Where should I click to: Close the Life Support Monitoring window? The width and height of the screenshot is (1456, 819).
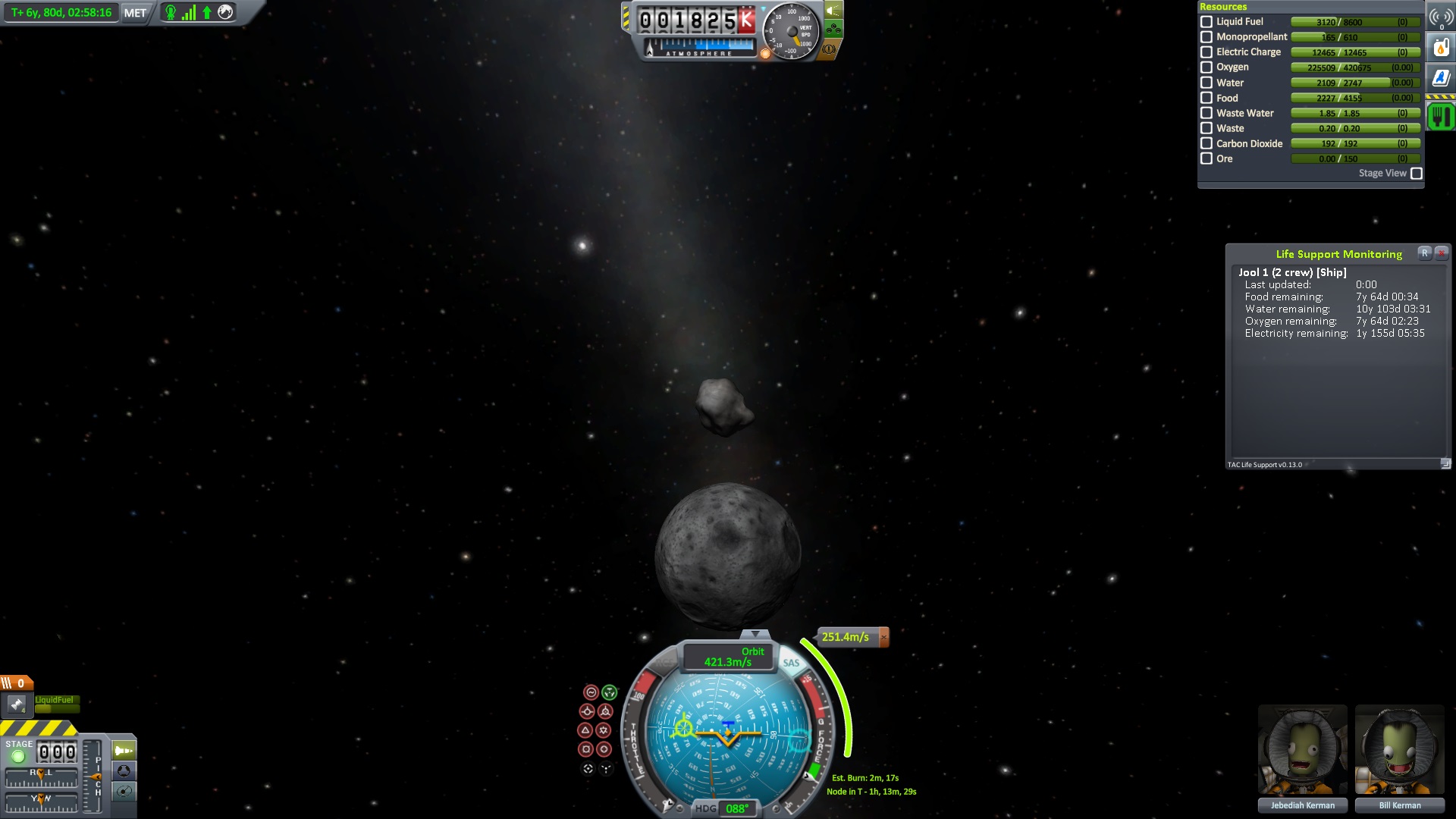pyautogui.click(x=1442, y=253)
